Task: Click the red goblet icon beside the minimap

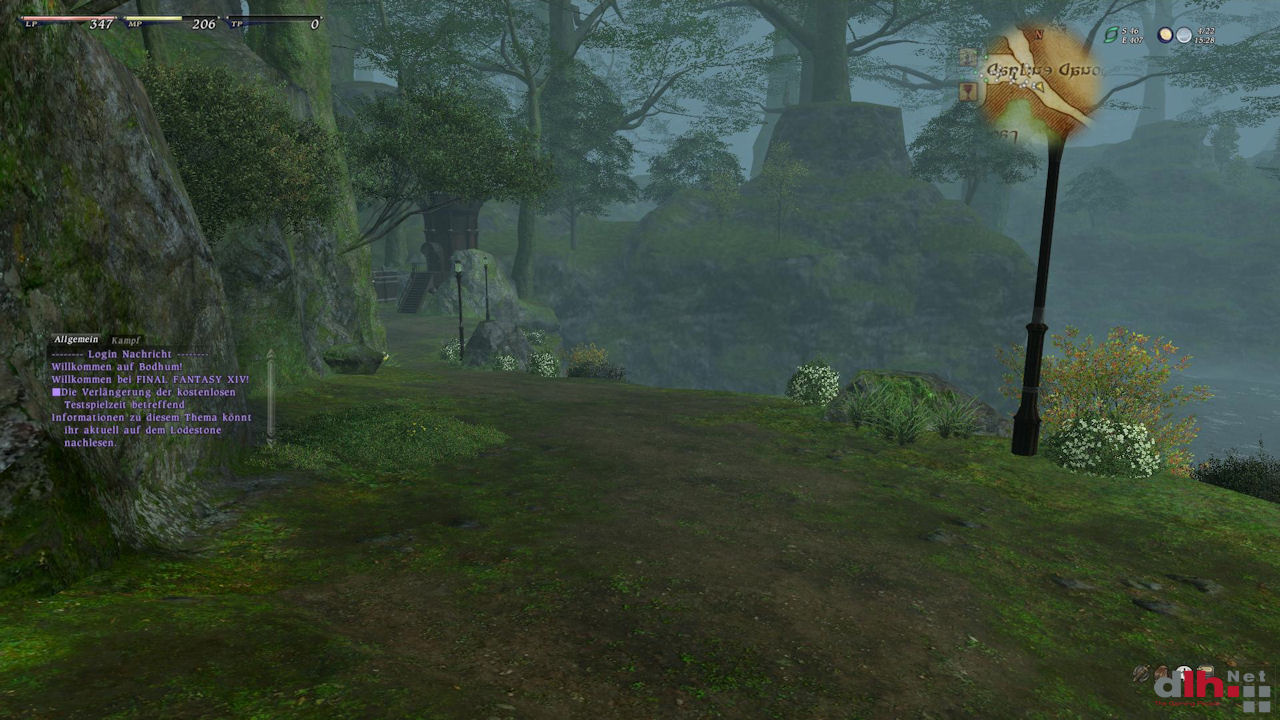Action: [968, 92]
